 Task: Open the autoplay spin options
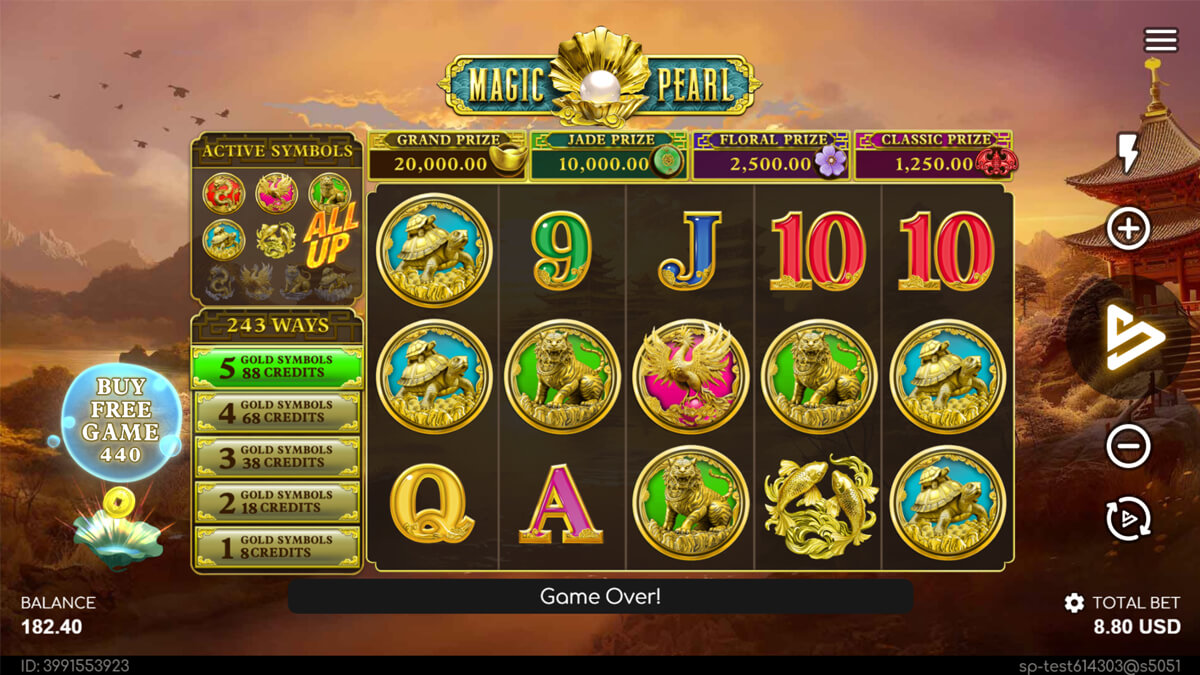(x=1128, y=519)
